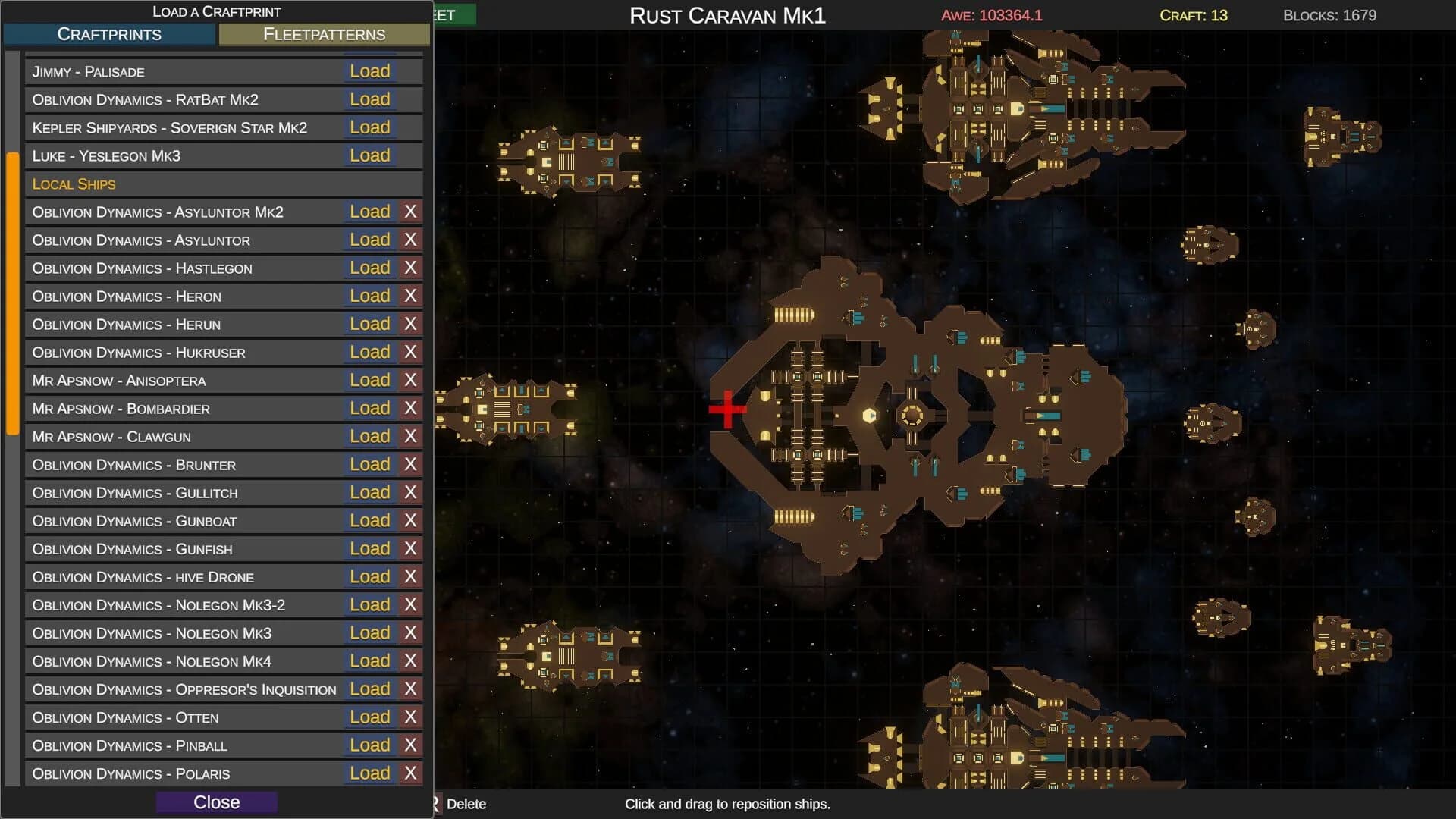This screenshot has height=819, width=1456.
Task: Close the Load a Craftprint panel
Action: 217,802
